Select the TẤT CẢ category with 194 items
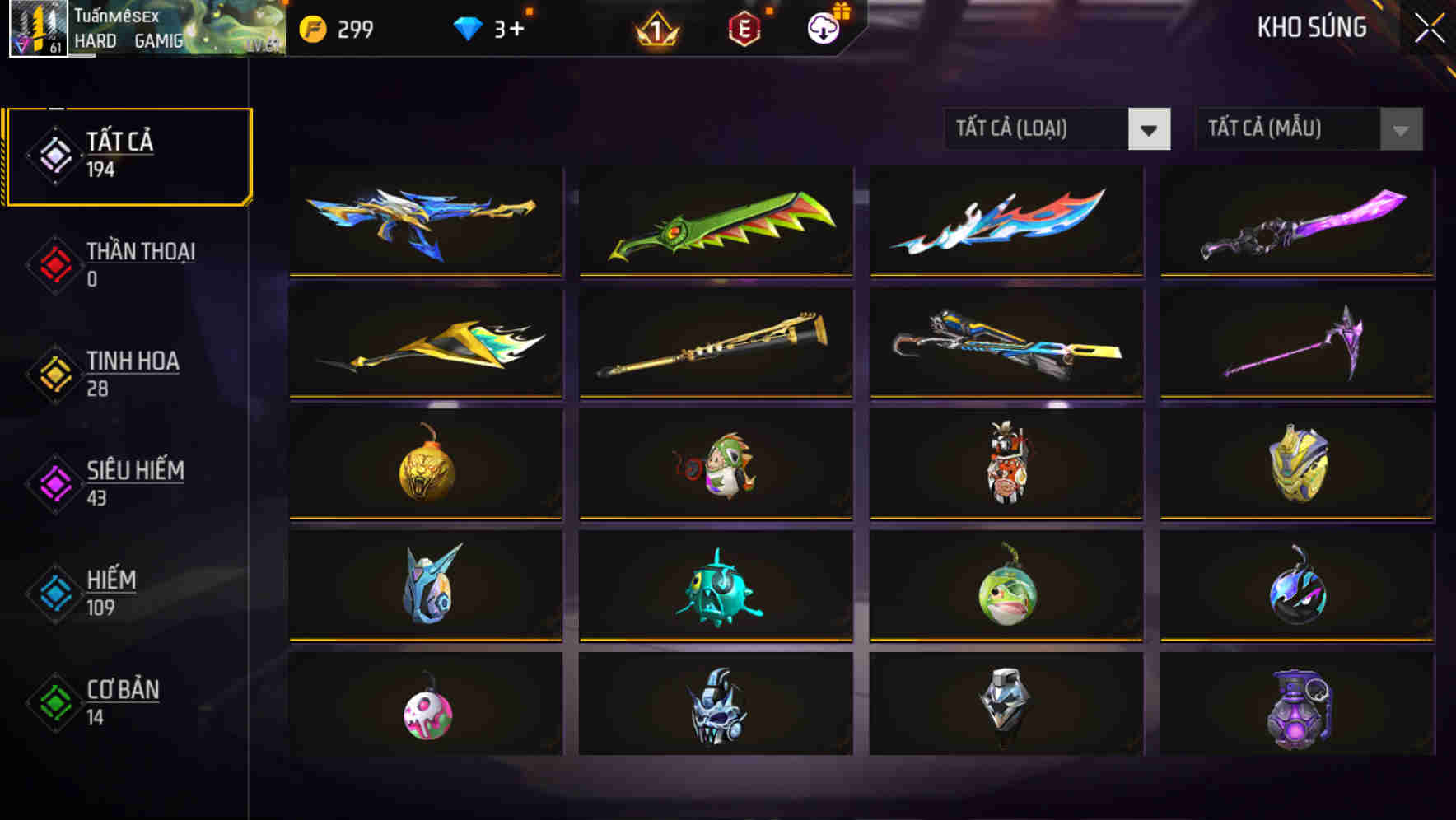Viewport: 1456px width, 820px height. click(x=128, y=152)
